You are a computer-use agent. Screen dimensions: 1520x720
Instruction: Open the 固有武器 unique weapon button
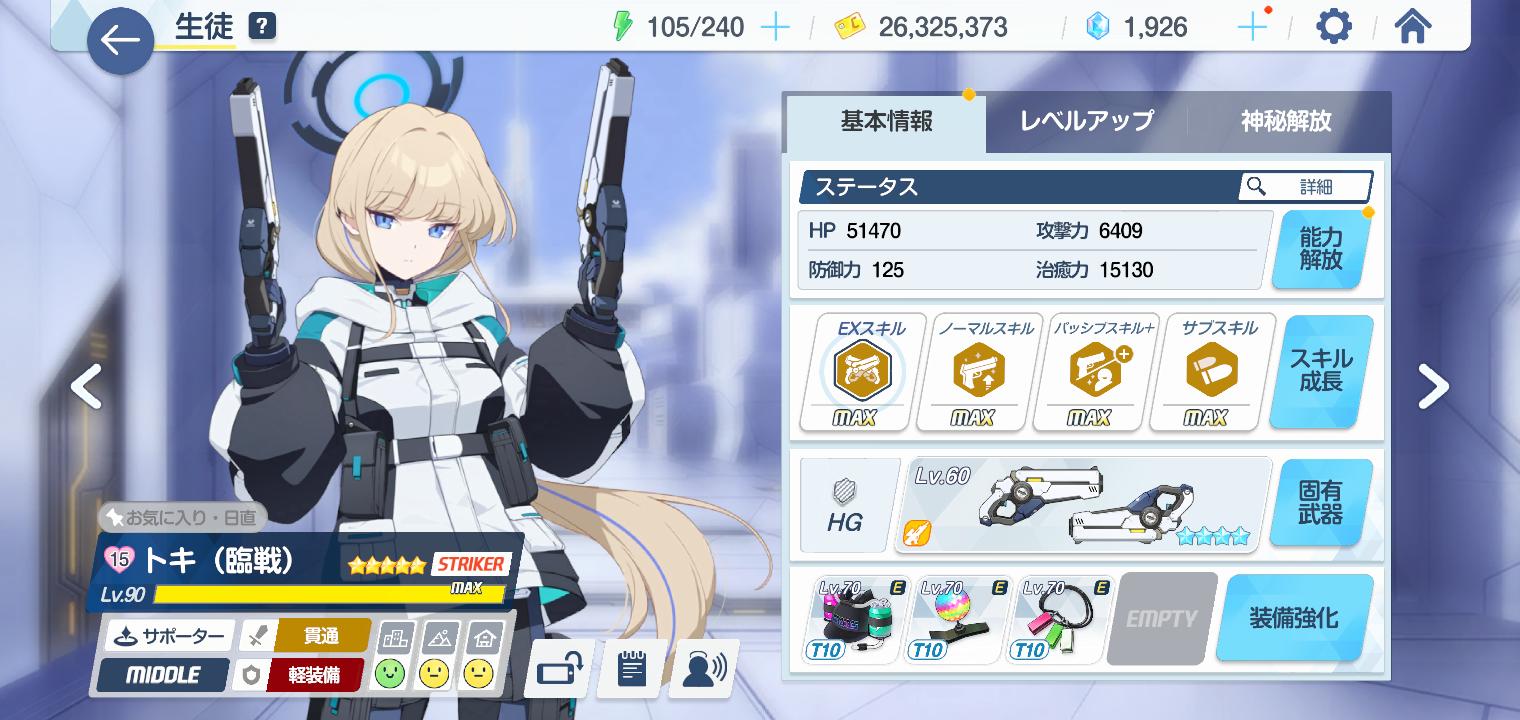[x=1320, y=503]
